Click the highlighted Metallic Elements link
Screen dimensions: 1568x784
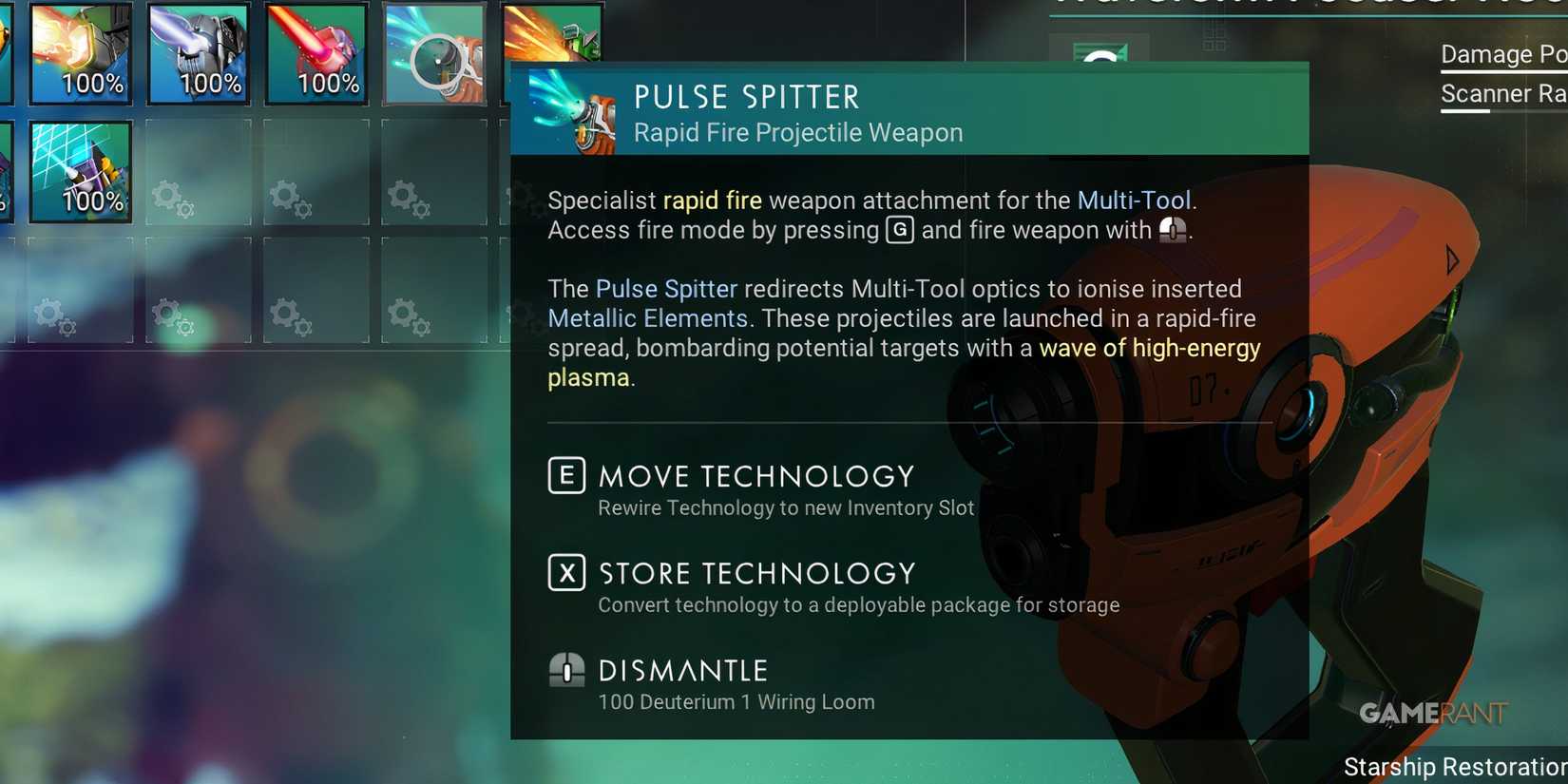[x=647, y=318]
